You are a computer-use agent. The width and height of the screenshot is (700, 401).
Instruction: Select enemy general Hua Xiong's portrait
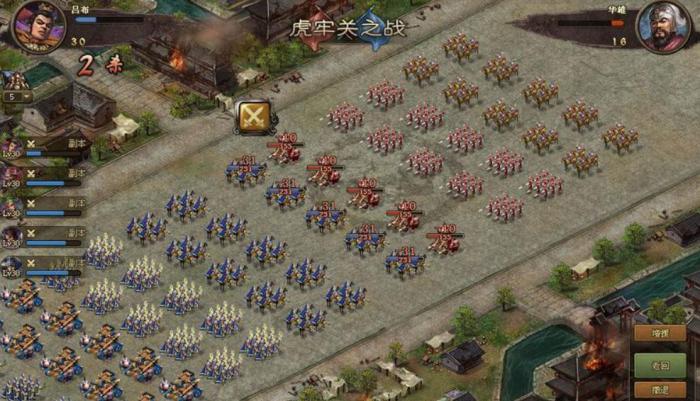[x=665, y=27]
